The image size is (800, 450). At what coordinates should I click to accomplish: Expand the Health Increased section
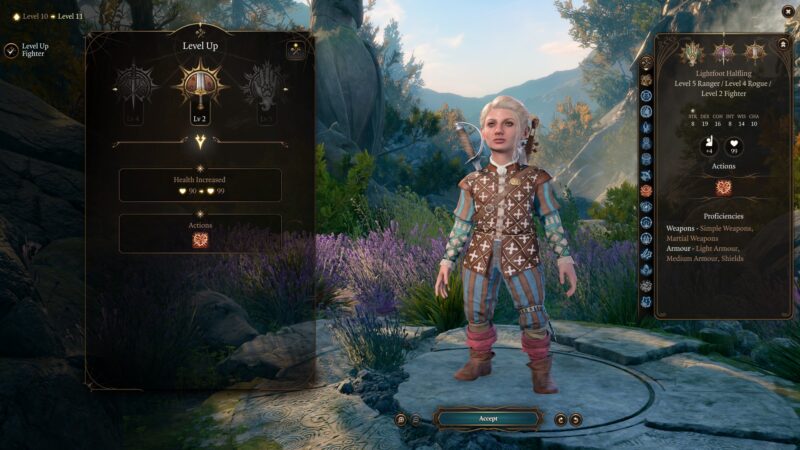point(200,185)
